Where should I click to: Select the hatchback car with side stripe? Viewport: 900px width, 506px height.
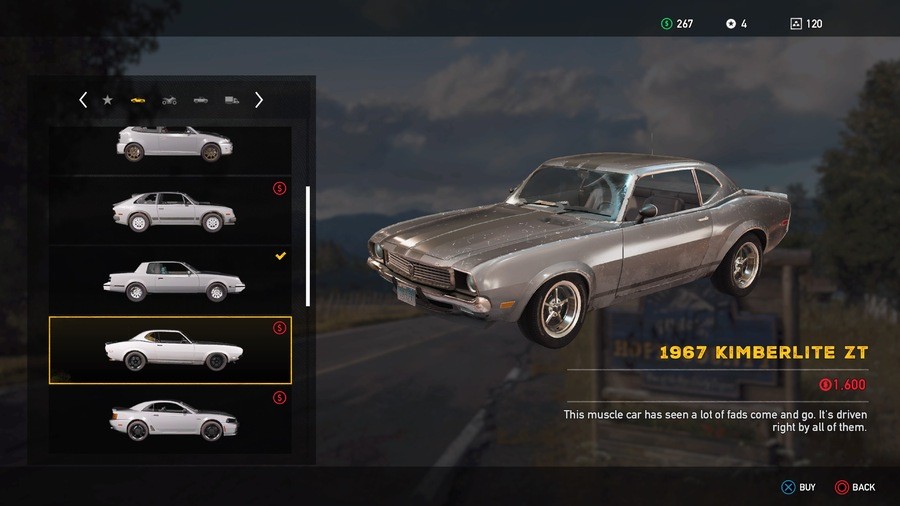click(170, 209)
